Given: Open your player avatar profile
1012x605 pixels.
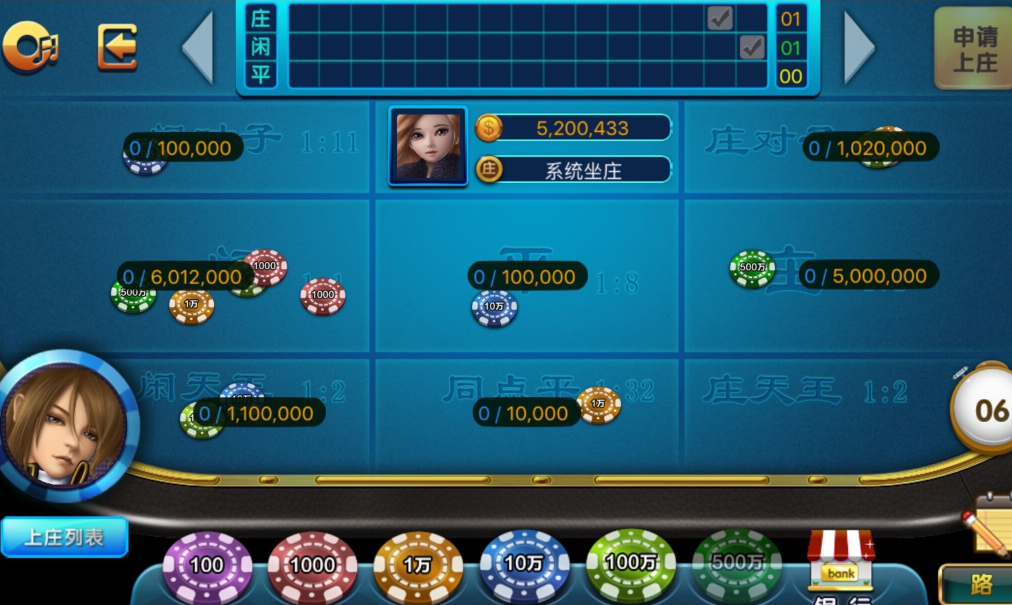Looking at the screenshot, I should click(67, 425).
